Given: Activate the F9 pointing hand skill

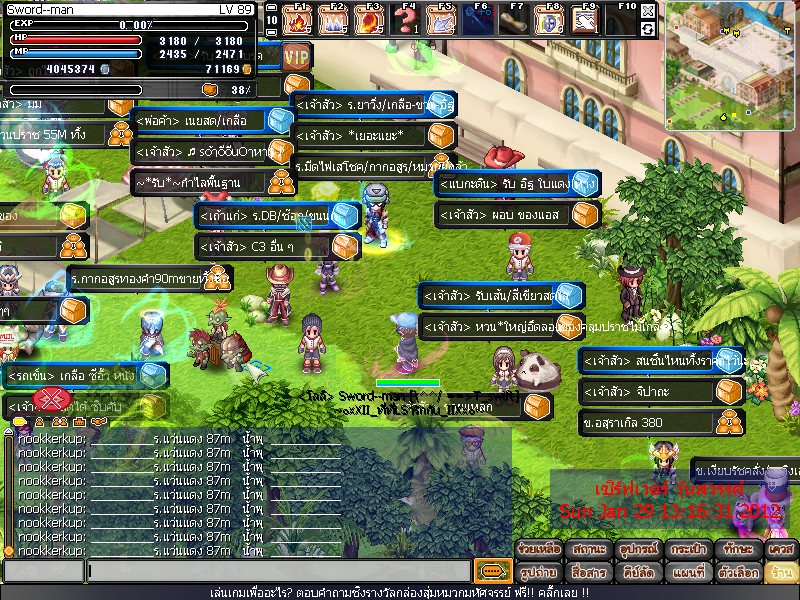Looking at the screenshot, I should point(586,19).
